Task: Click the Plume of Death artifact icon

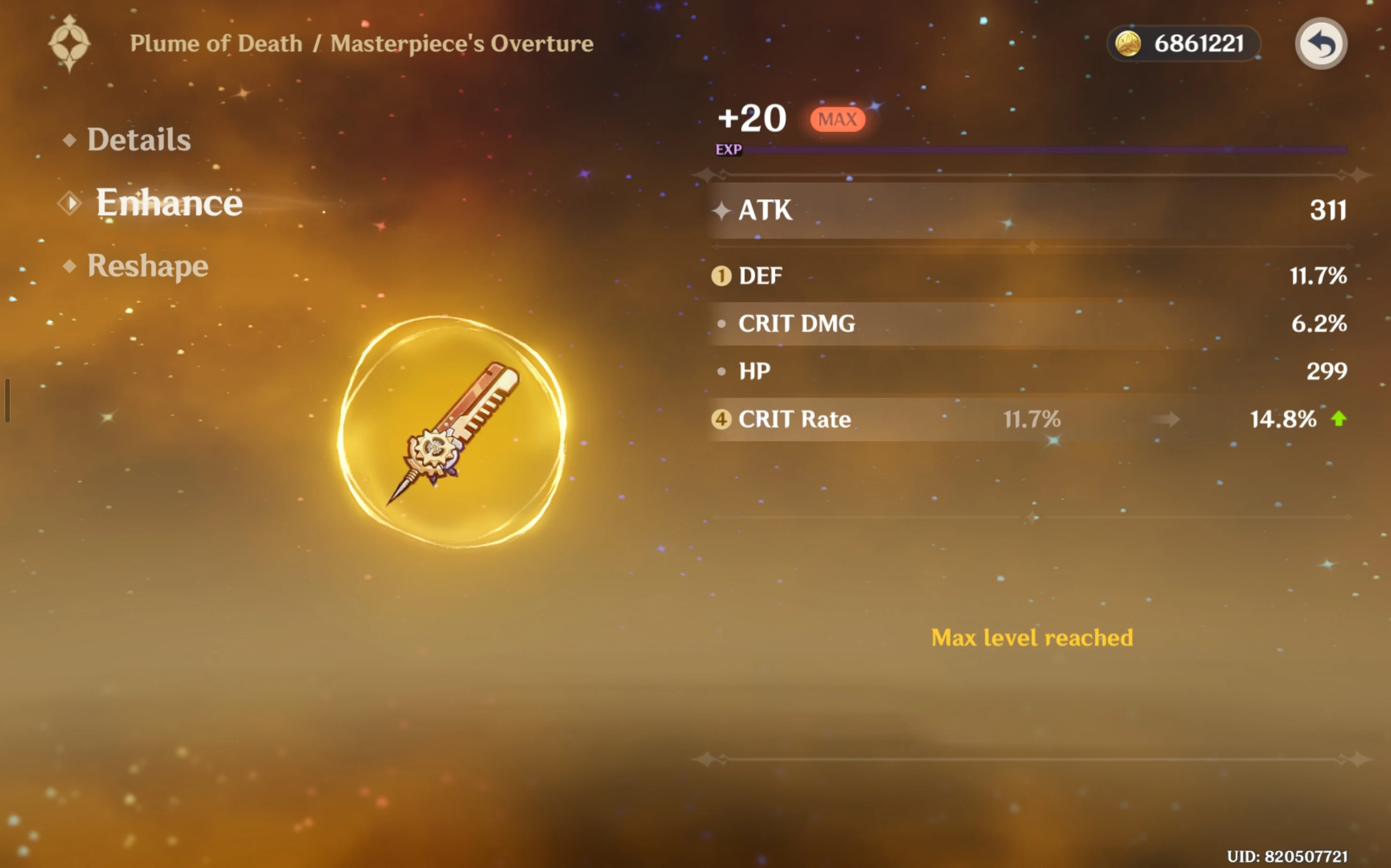Action: tap(453, 432)
